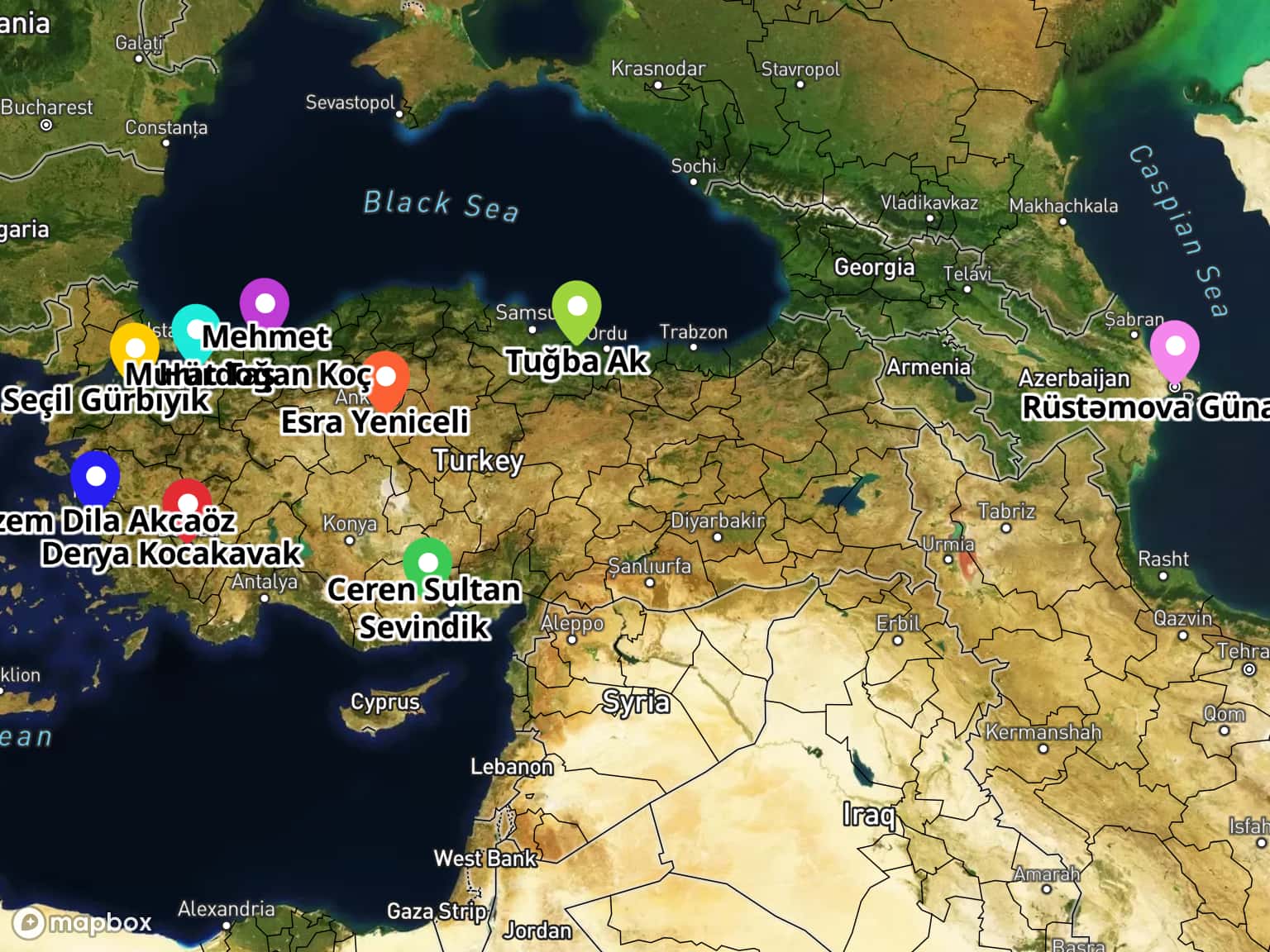
Task: Choose the green Ceren Sultan Sevindik pin
Action: (427, 564)
